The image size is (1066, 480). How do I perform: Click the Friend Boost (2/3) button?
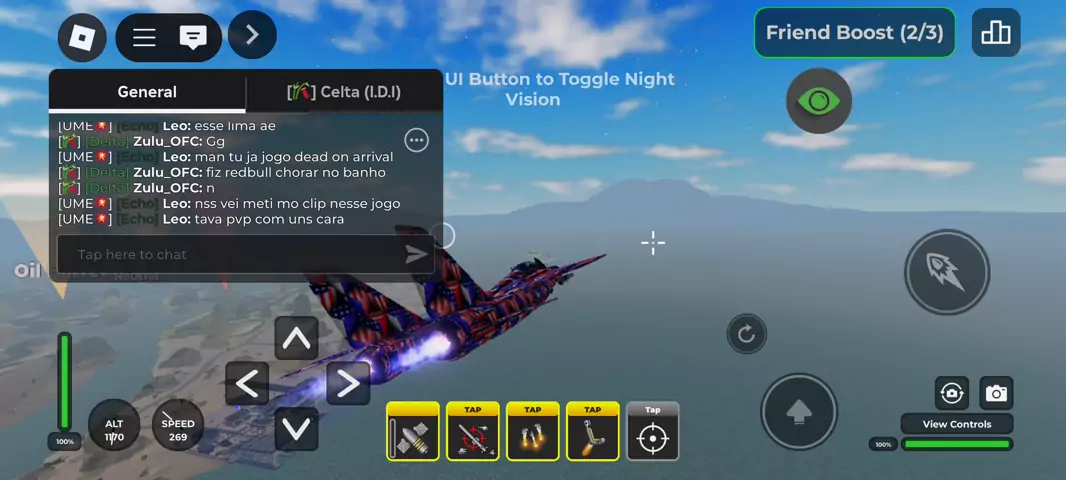(854, 33)
